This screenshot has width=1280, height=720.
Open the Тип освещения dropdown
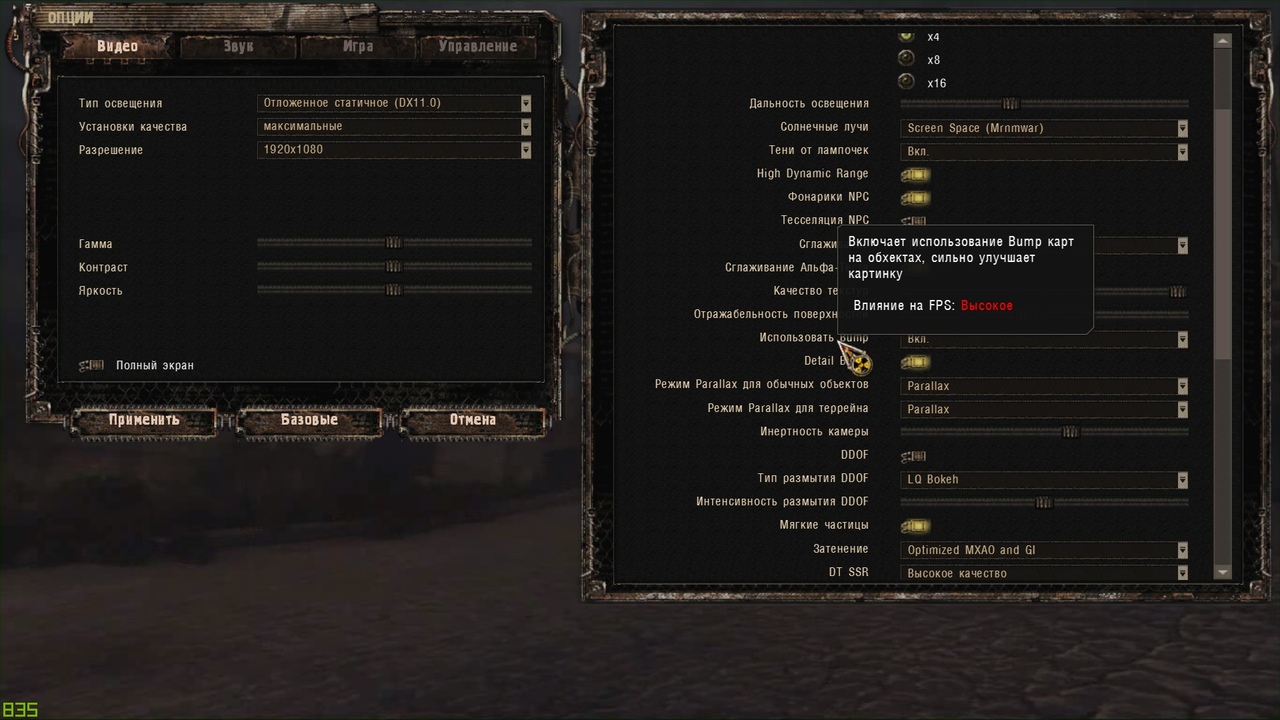point(394,103)
